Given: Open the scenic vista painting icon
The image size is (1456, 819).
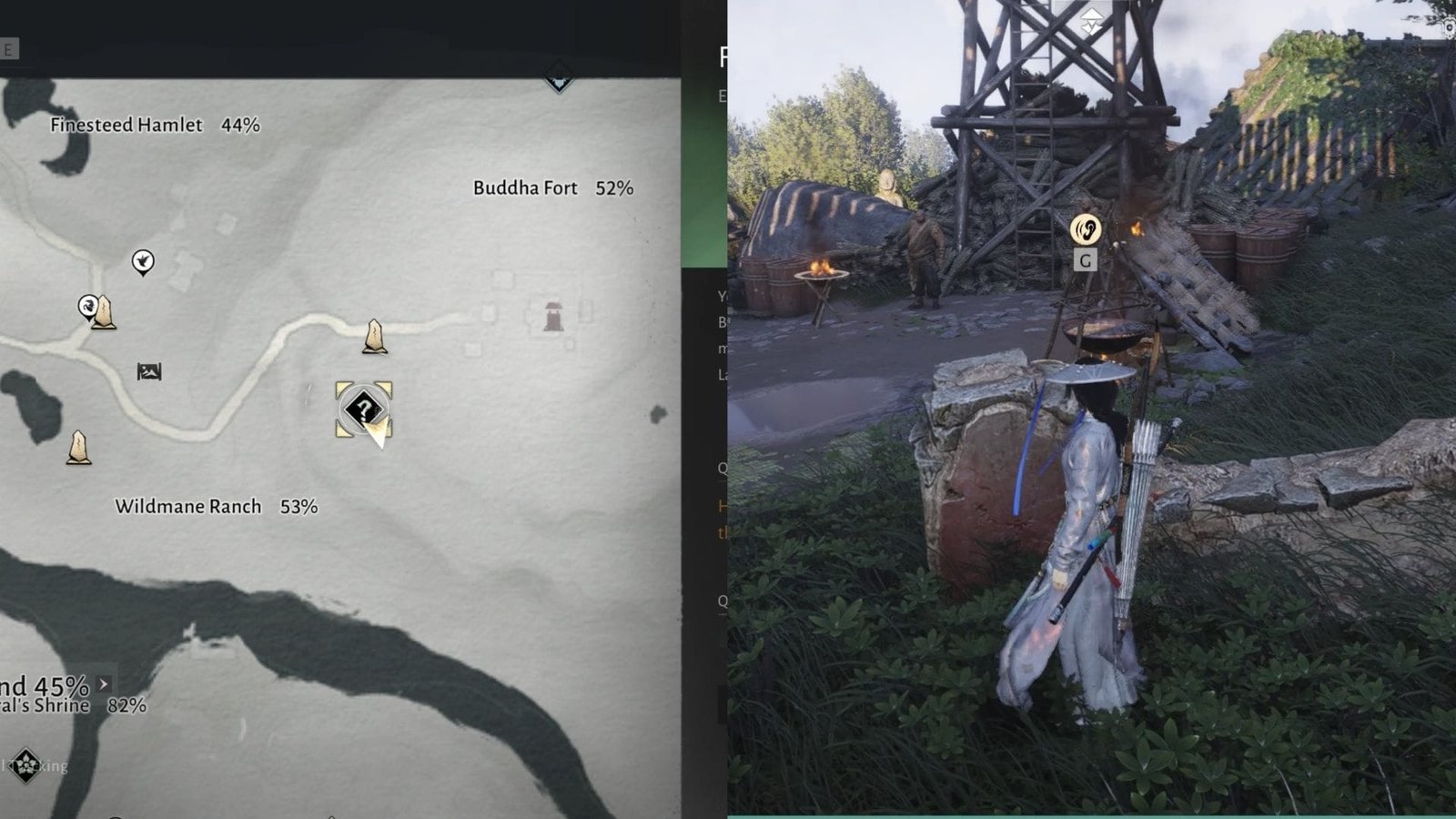Looking at the screenshot, I should point(149,371).
